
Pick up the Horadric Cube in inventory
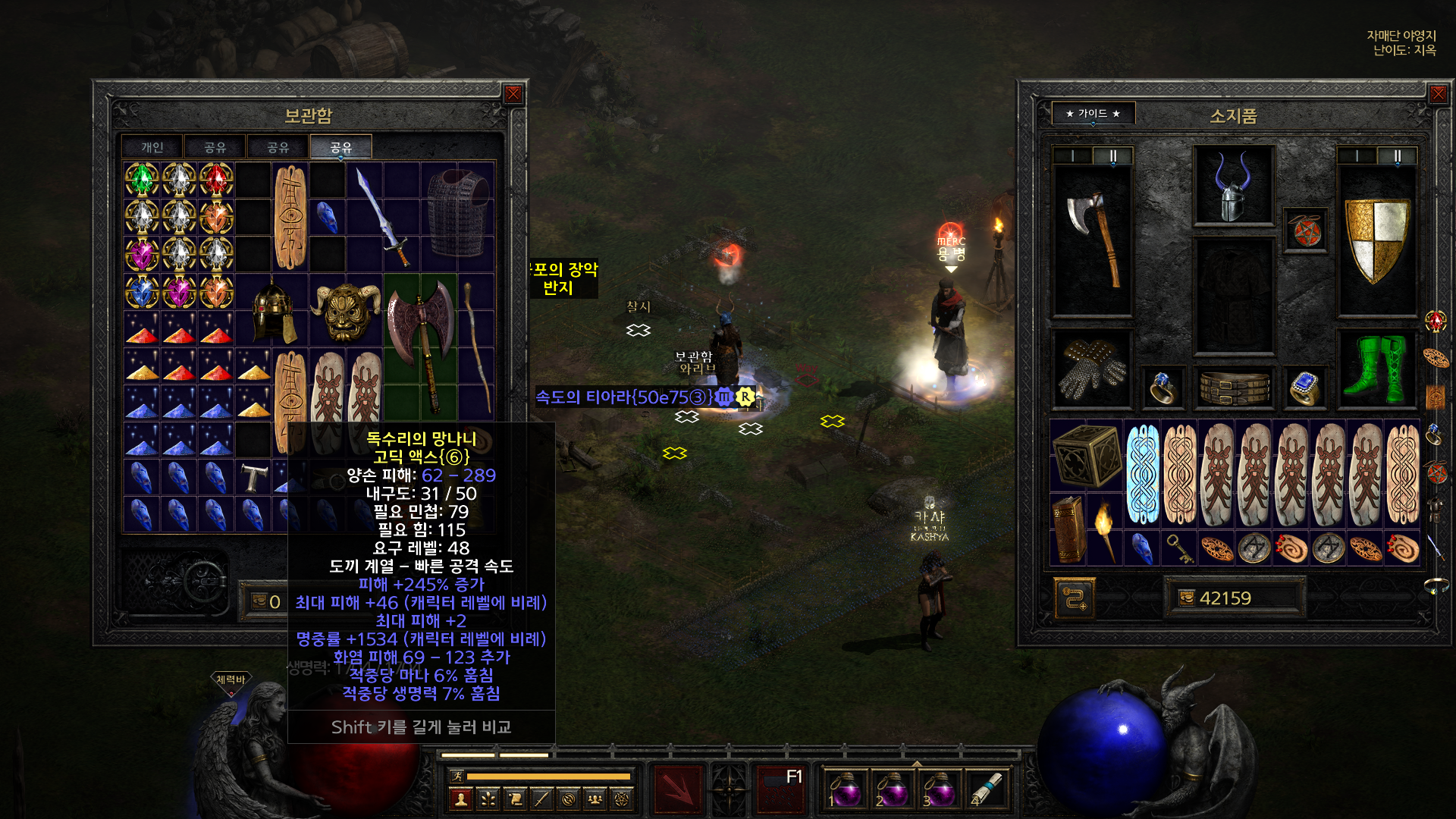point(1087,455)
